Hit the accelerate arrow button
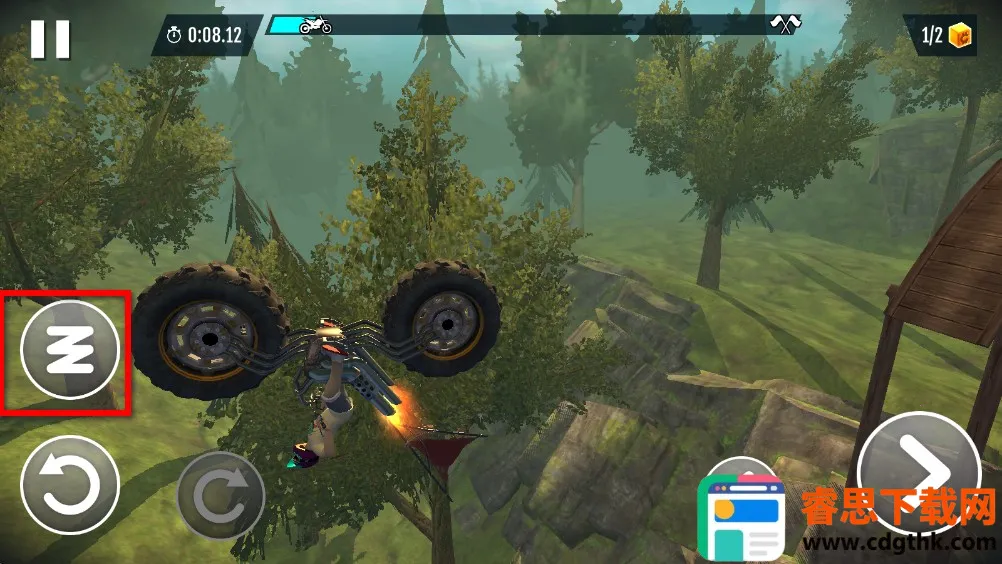 tap(918, 468)
